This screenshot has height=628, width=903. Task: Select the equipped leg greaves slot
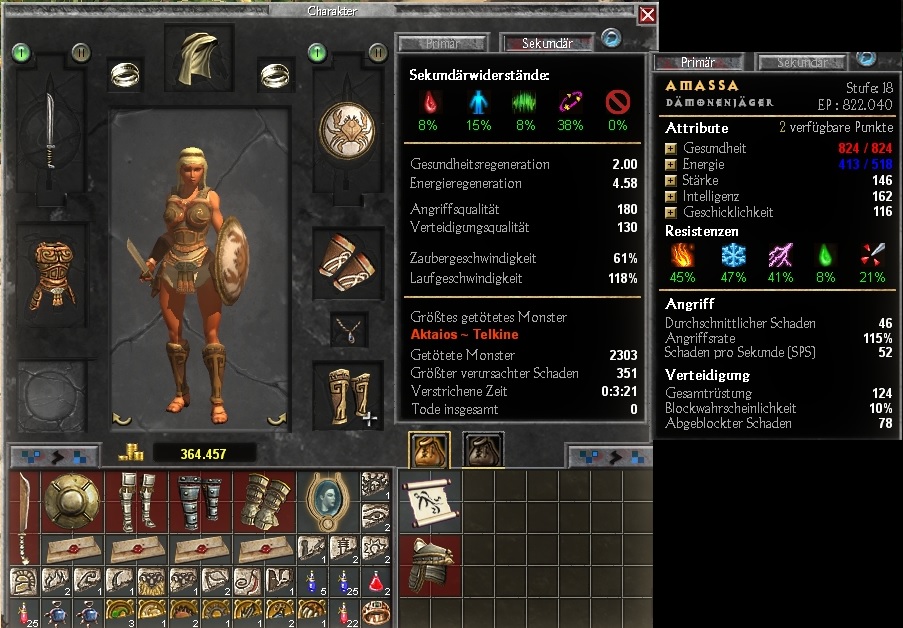[x=347, y=393]
